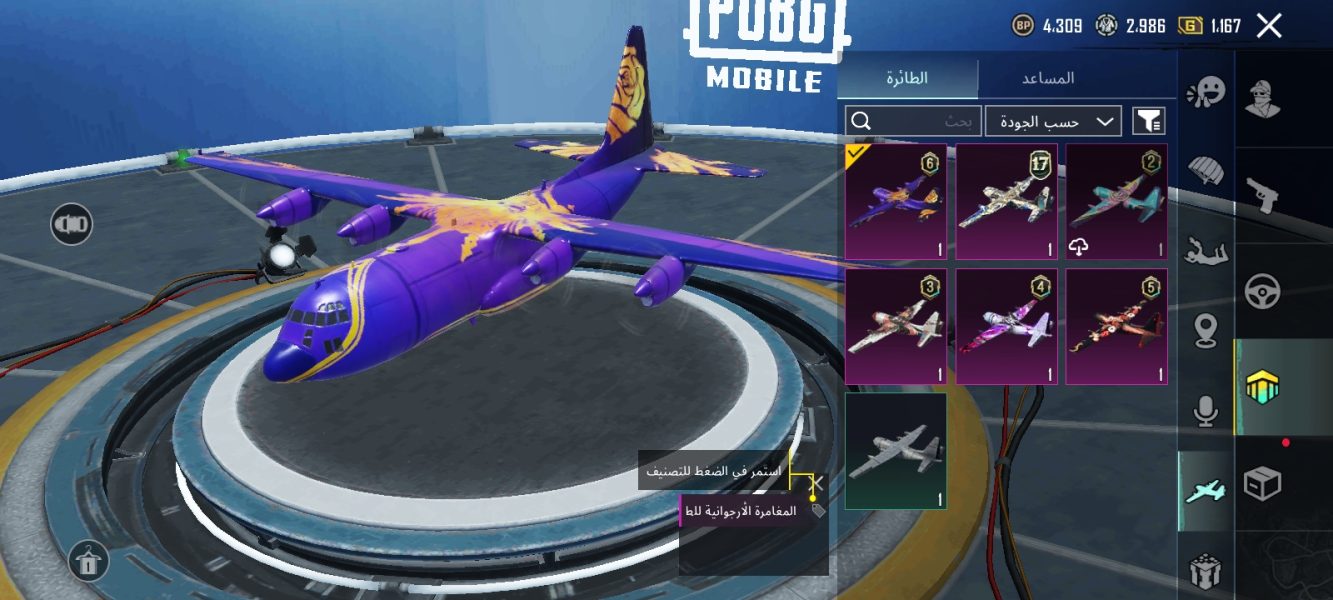Image resolution: width=1333 pixels, height=600 pixels.
Task: Close the inventory with the top-right X
Action: (x=1268, y=26)
